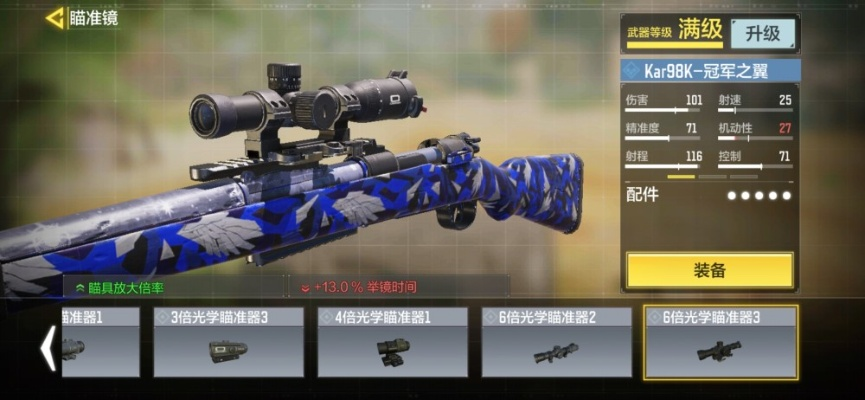Pick the 6倍光学瞄准器2 scope
The height and width of the screenshot is (400, 865).
pyautogui.click(x=556, y=342)
